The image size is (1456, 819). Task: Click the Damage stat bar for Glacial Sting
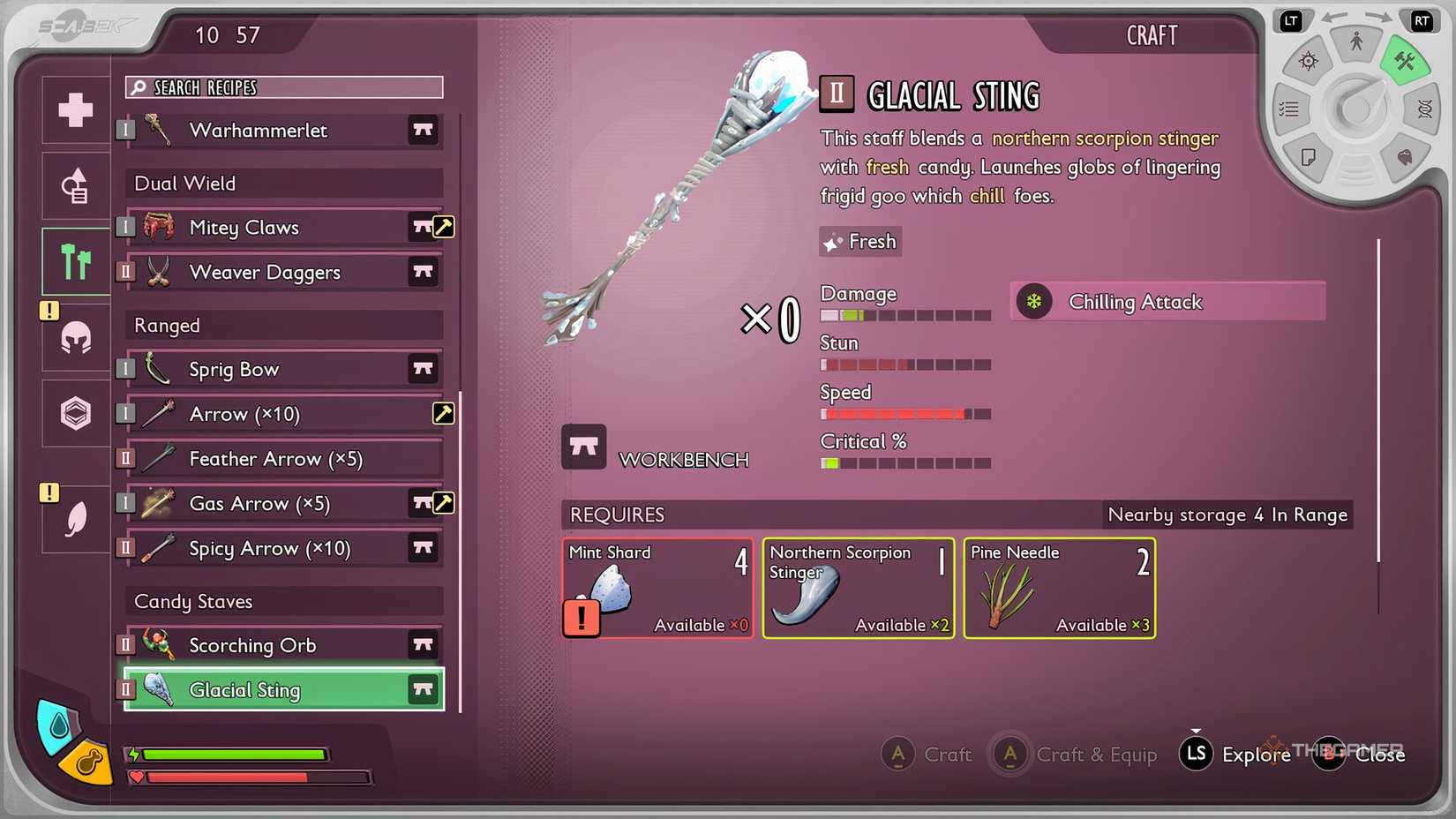click(906, 314)
